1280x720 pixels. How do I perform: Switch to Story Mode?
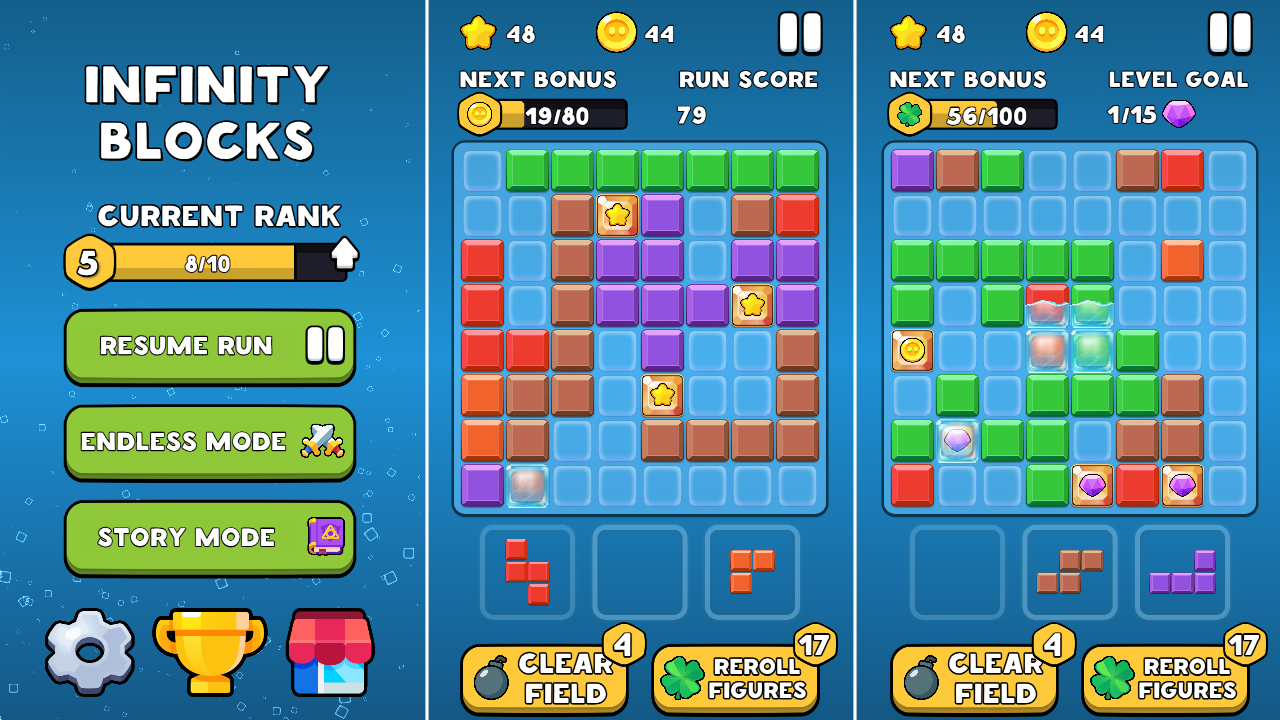(209, 537)
